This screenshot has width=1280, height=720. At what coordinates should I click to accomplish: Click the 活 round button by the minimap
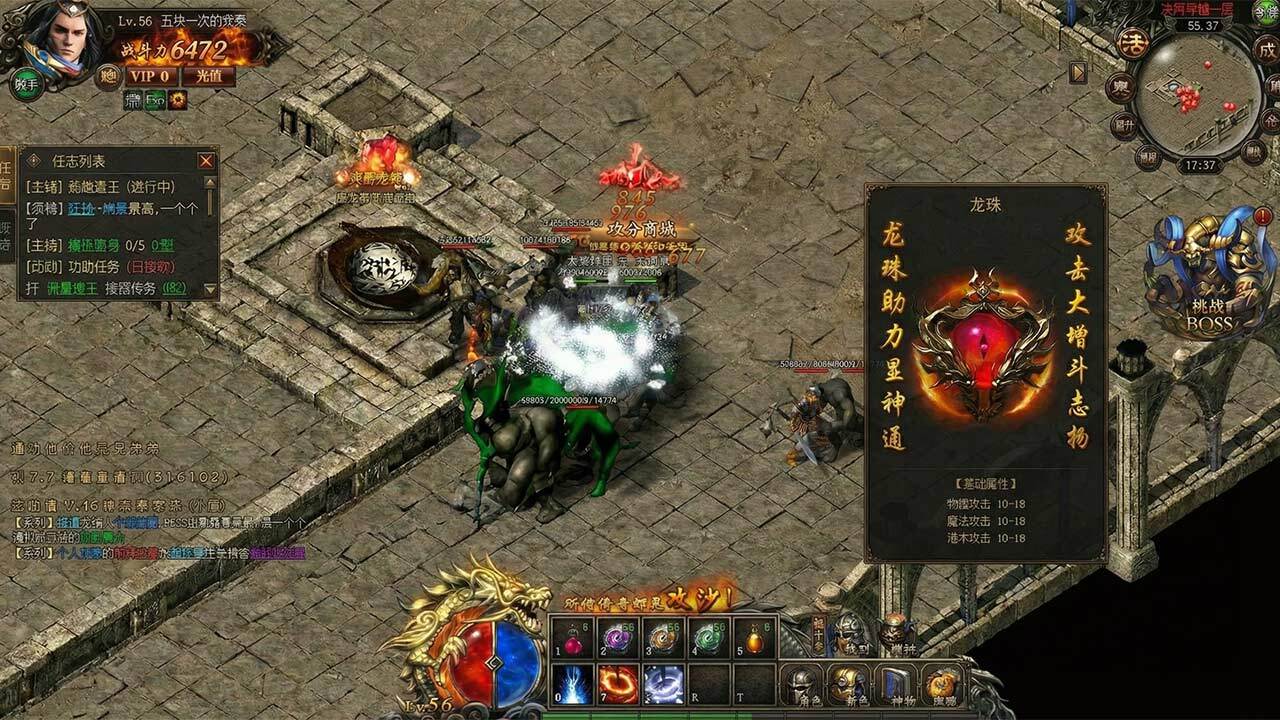(x=1132, y=43)
